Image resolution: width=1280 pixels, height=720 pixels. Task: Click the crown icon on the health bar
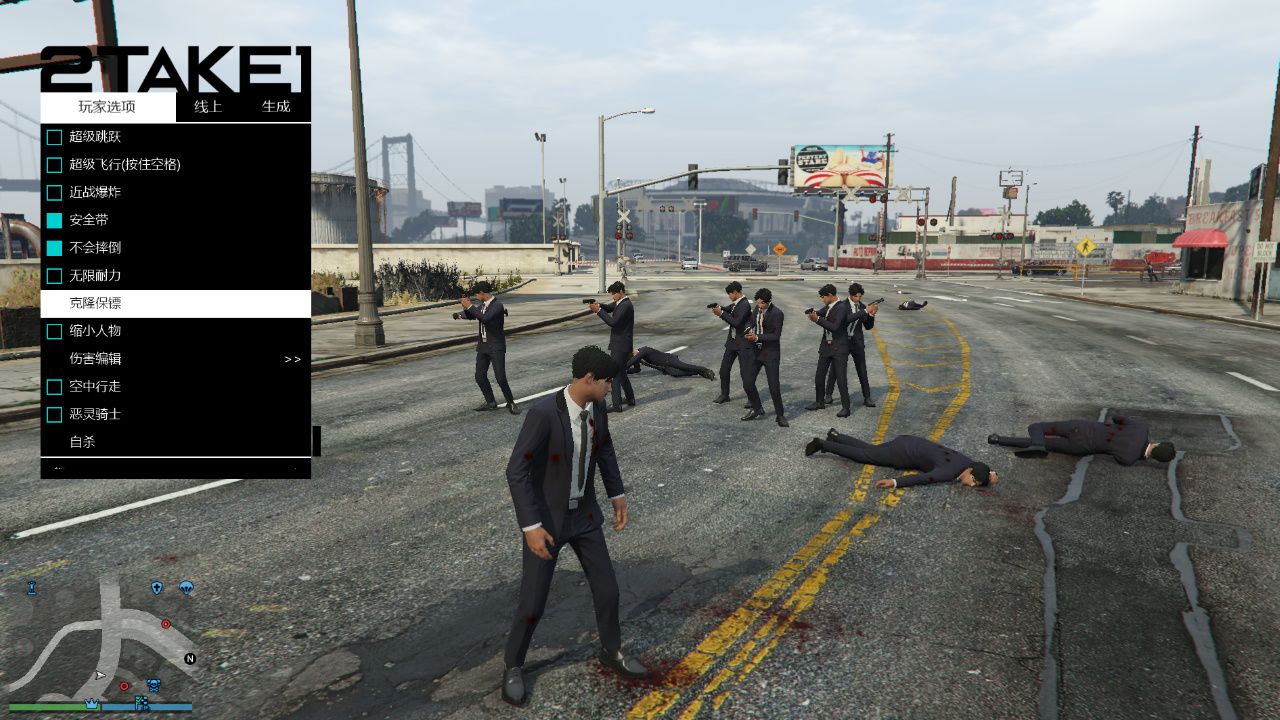coord(92,703)
